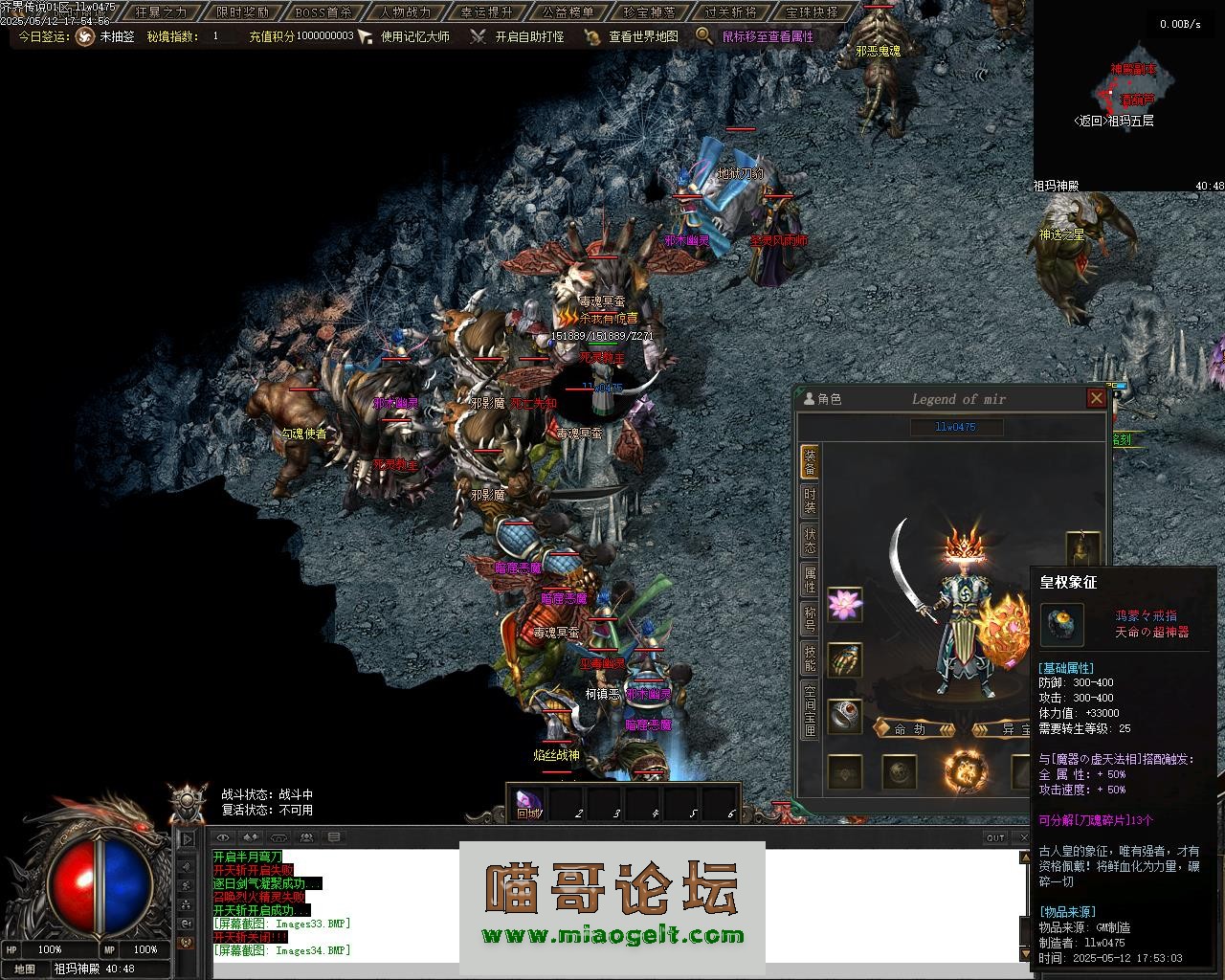
Task: Click the 地图 map button
Action: pyautogui.click(x=25, y=969)
